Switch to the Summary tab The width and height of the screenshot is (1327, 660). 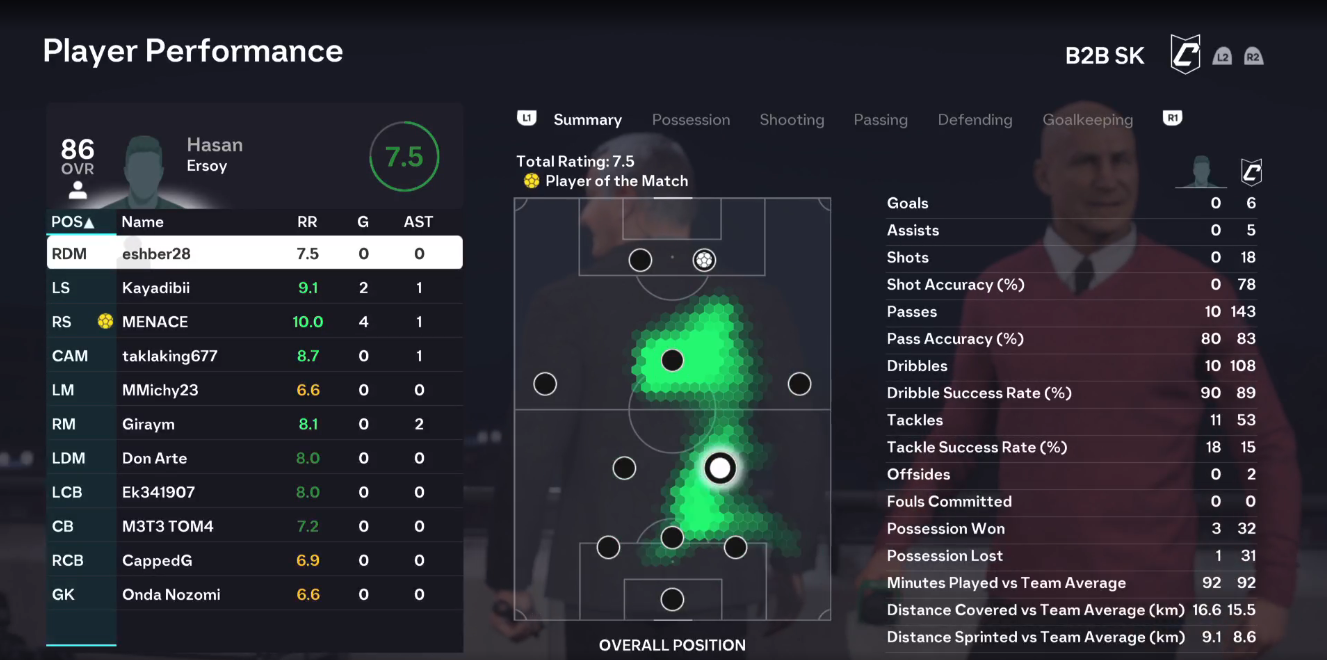coord(587,120)
